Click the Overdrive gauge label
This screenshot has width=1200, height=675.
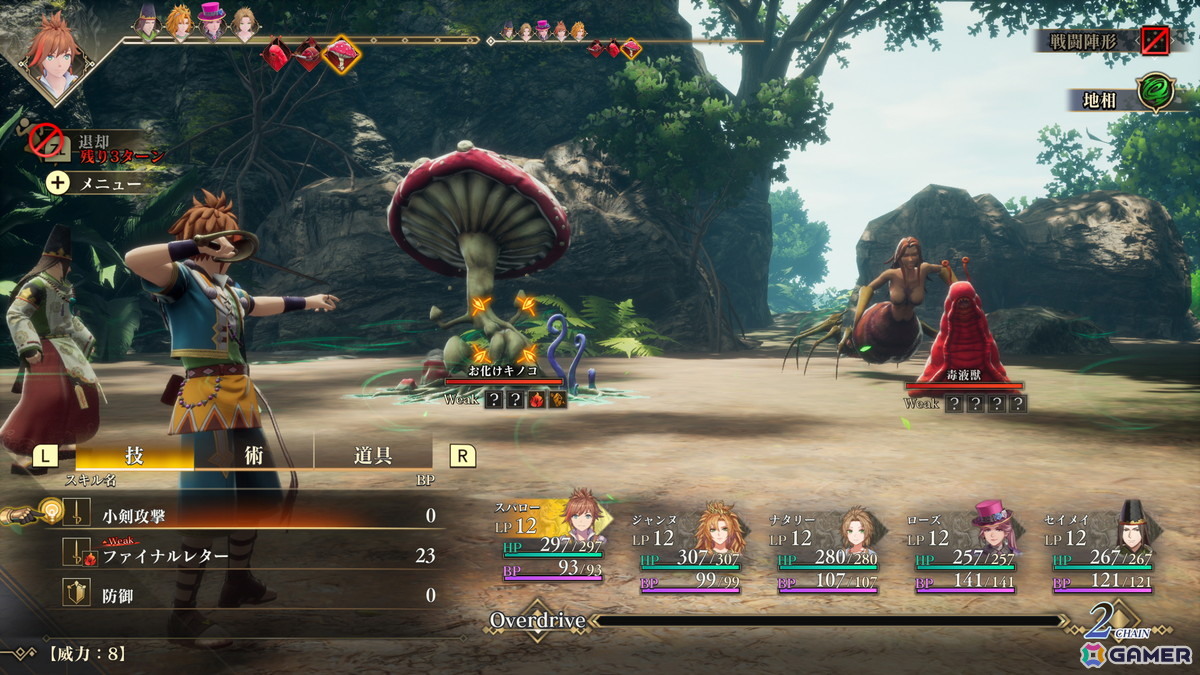click(537, 621)
